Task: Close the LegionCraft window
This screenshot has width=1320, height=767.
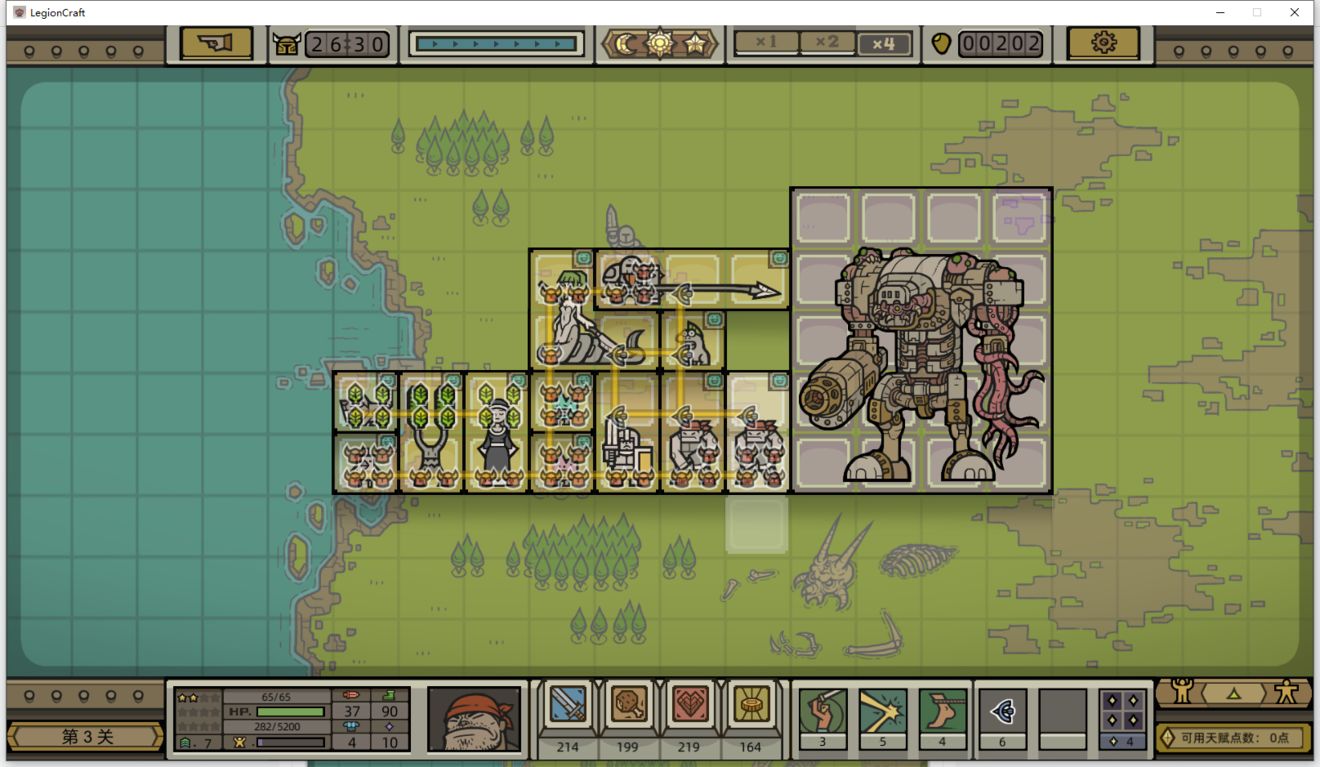Action: (1294, 12)
